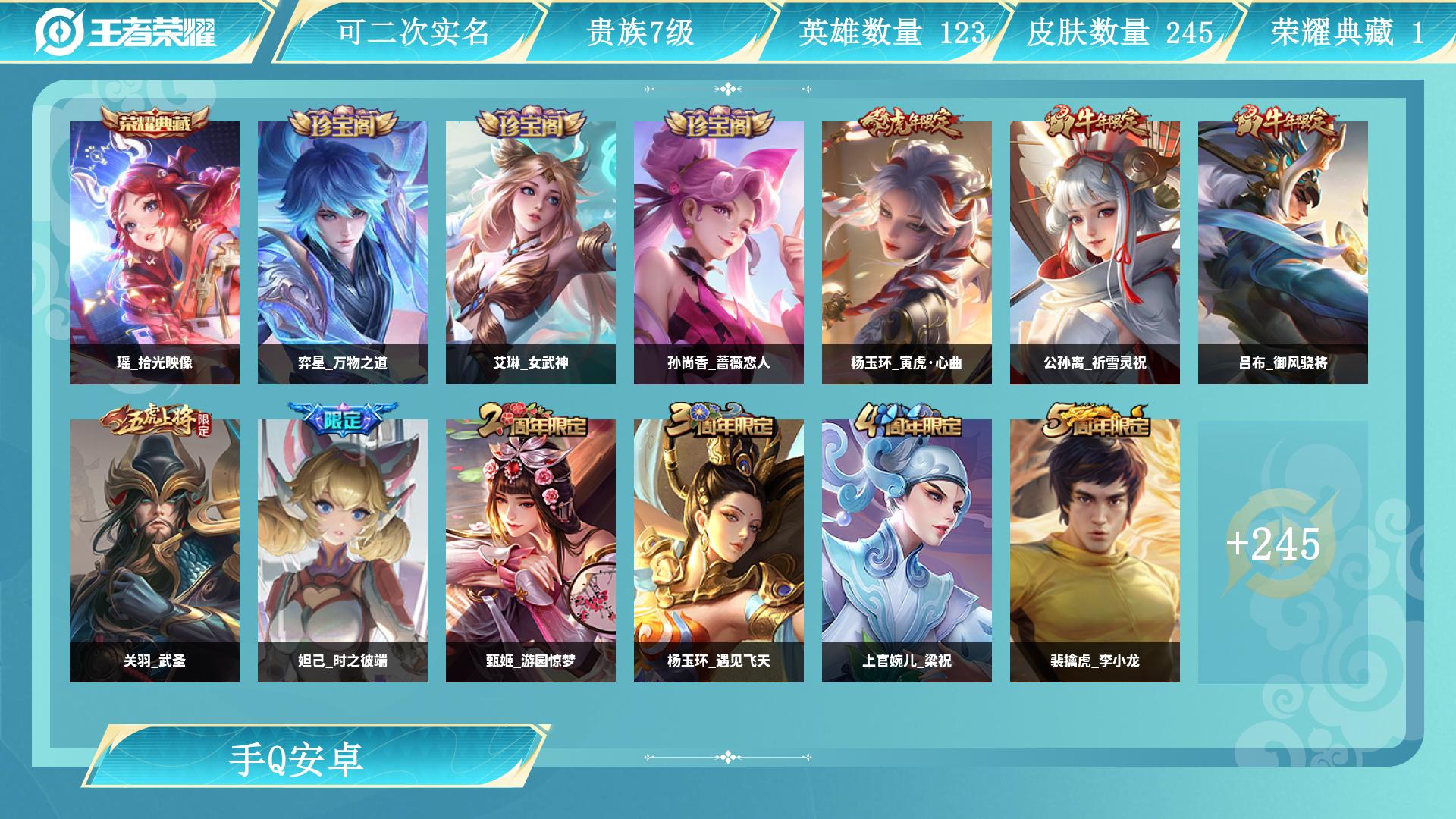This screenshot has height=819, width=1456.
Task: View the 裴擒虎_李小龙 skin card
Action: point(1095,551)
